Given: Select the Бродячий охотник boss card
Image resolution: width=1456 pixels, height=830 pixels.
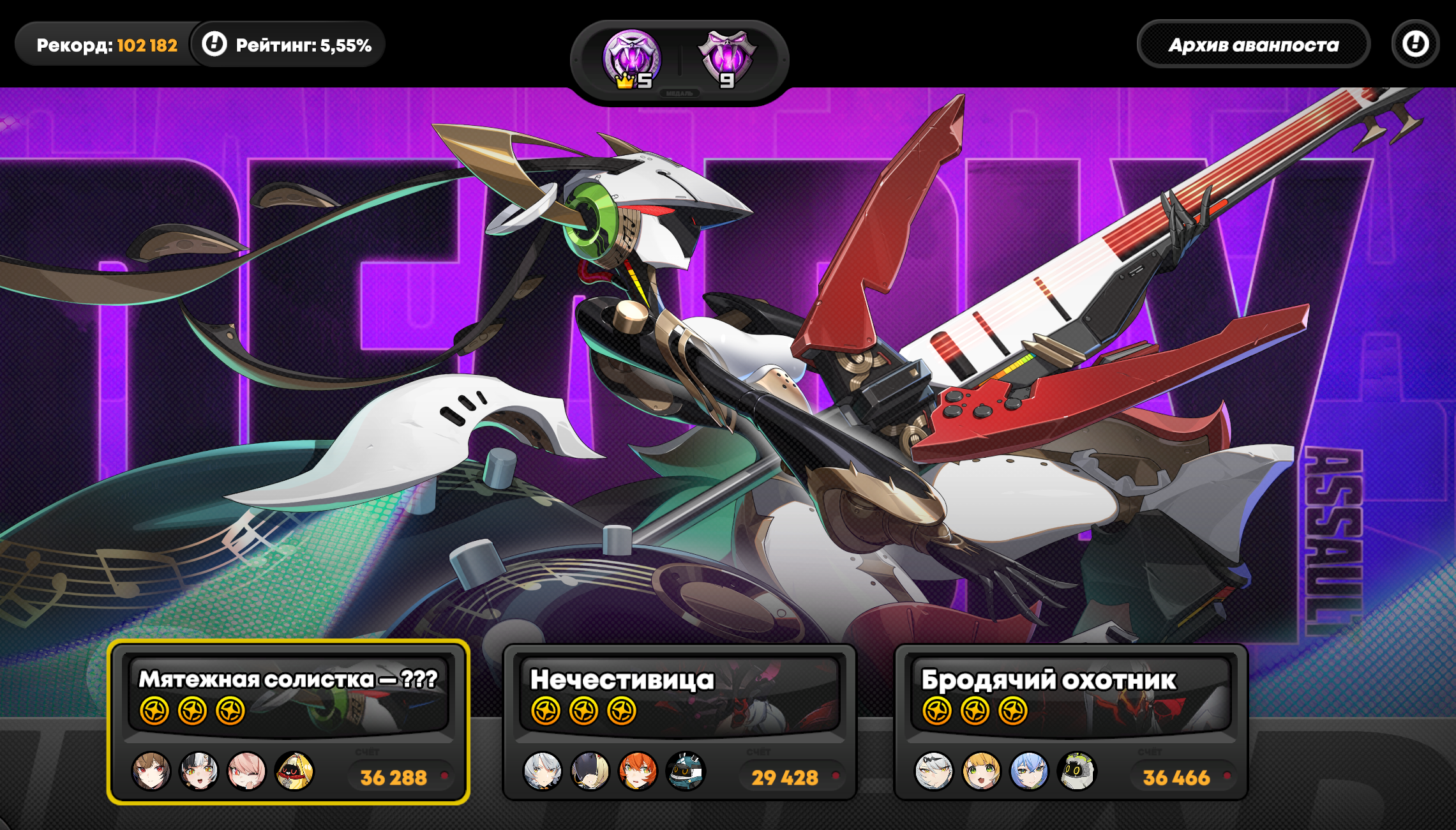Looking at the screenshot, I should pyautogui.click(x=1070, y=721).
